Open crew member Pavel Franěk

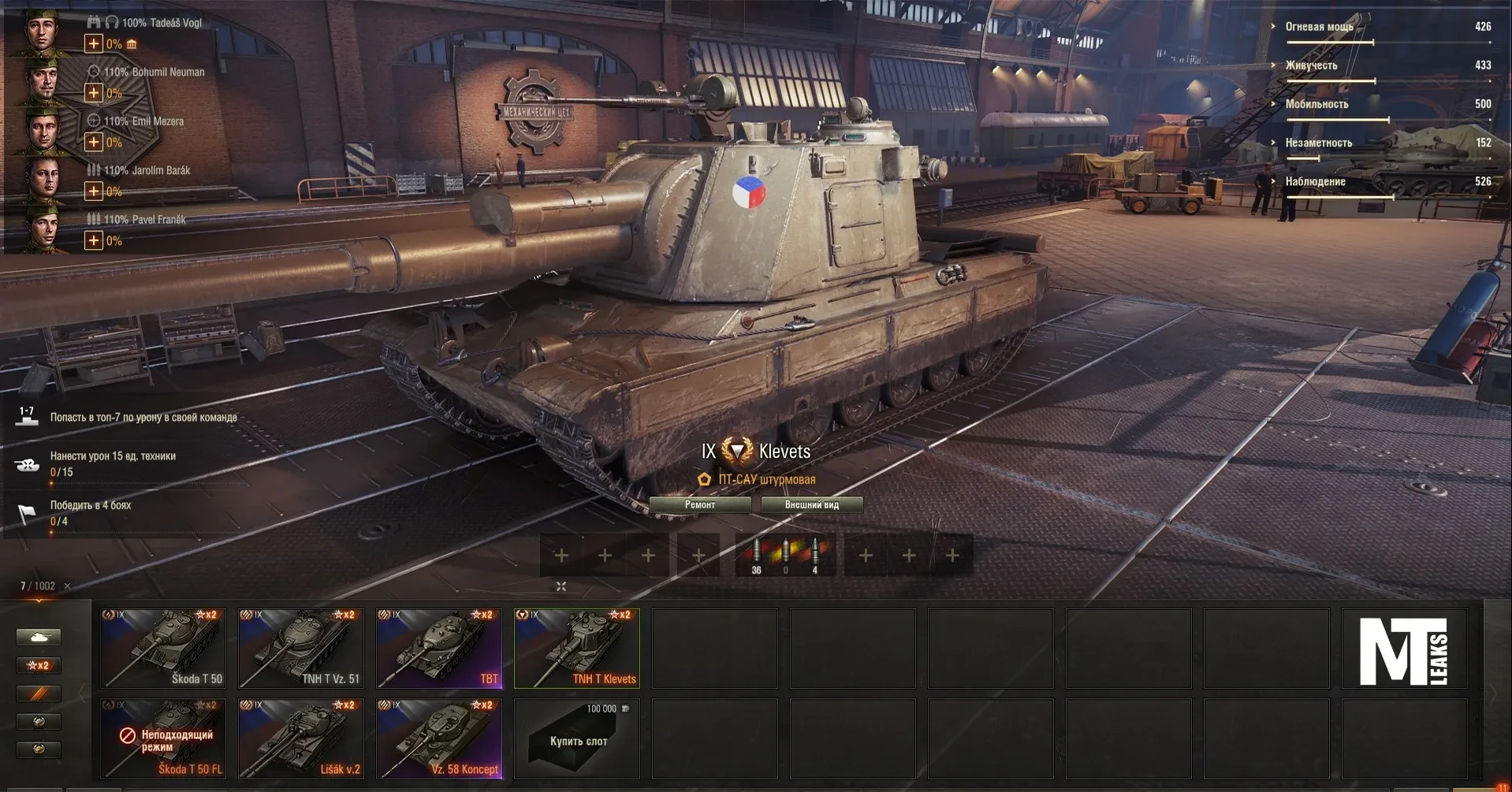click(x=42, y=229)
